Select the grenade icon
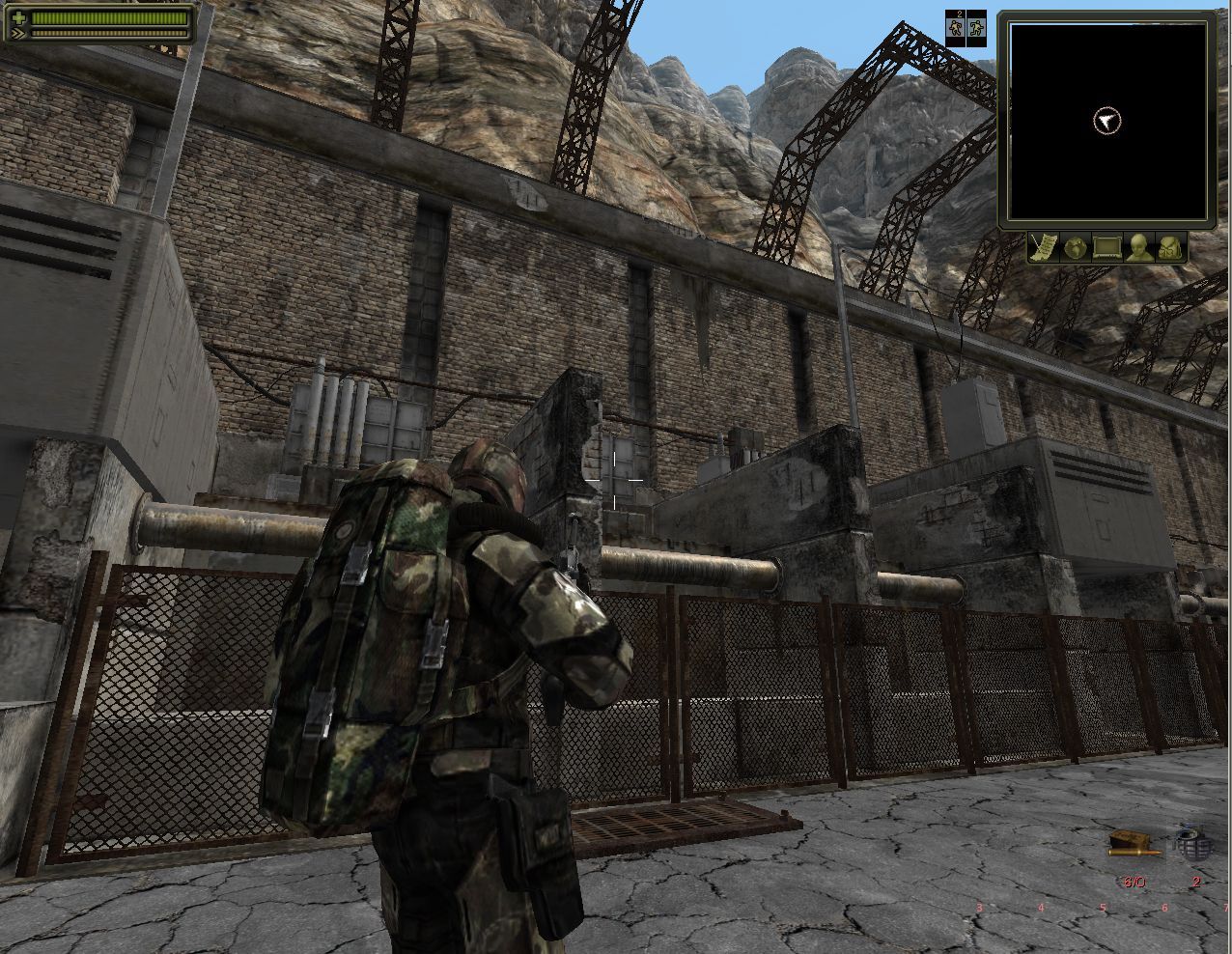 tap(1194, 844)
